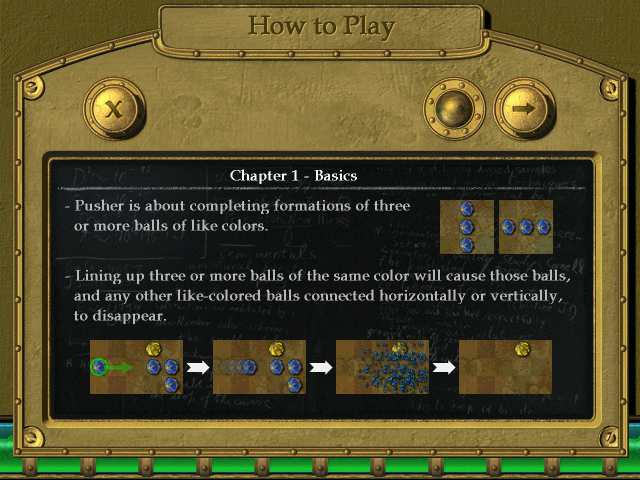Close the How to Play screen
Screen dimensions: 640x480
coord(115,107)
